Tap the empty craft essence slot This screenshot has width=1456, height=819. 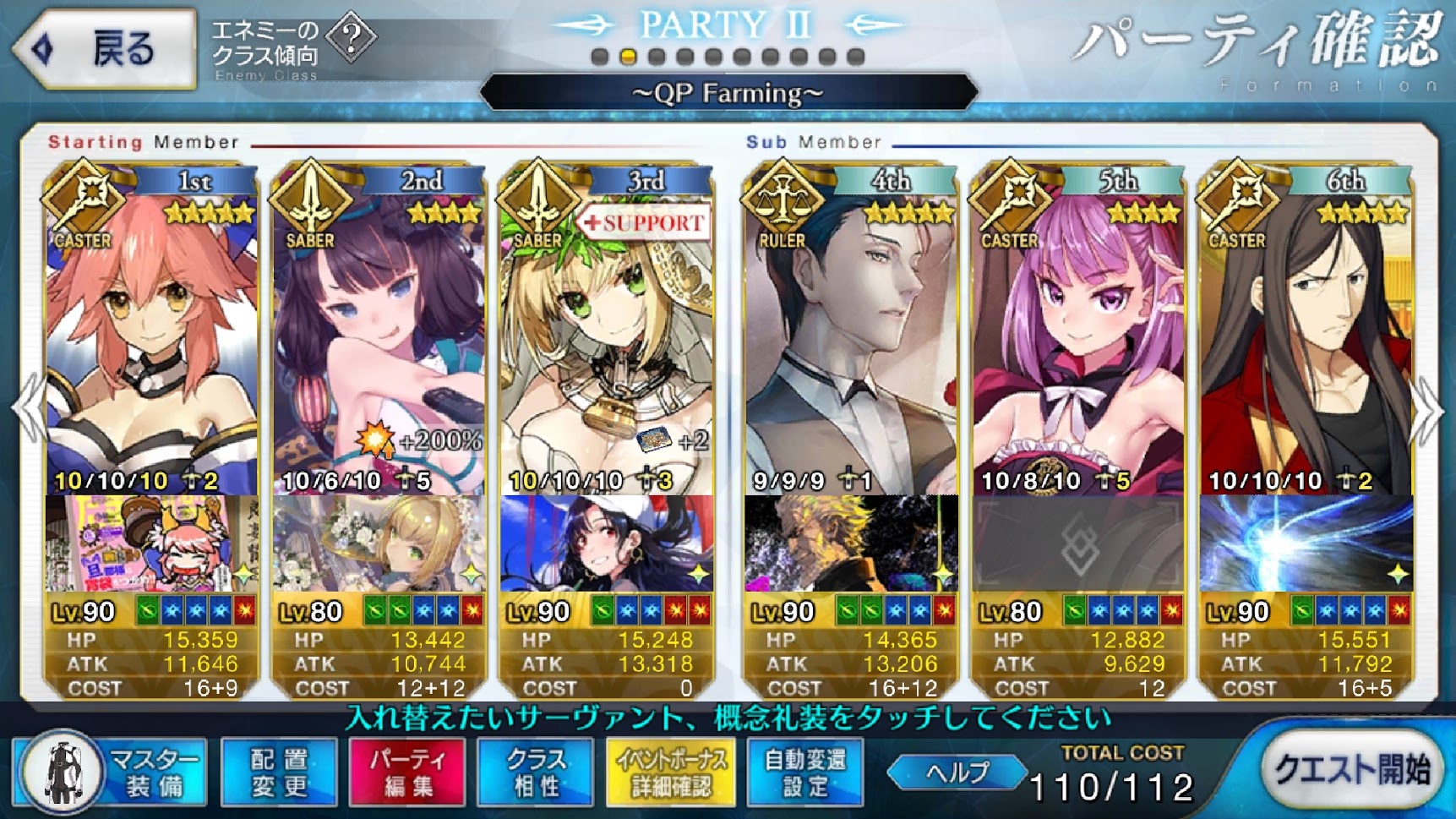pyautogui.click(x=1078, y=543)
